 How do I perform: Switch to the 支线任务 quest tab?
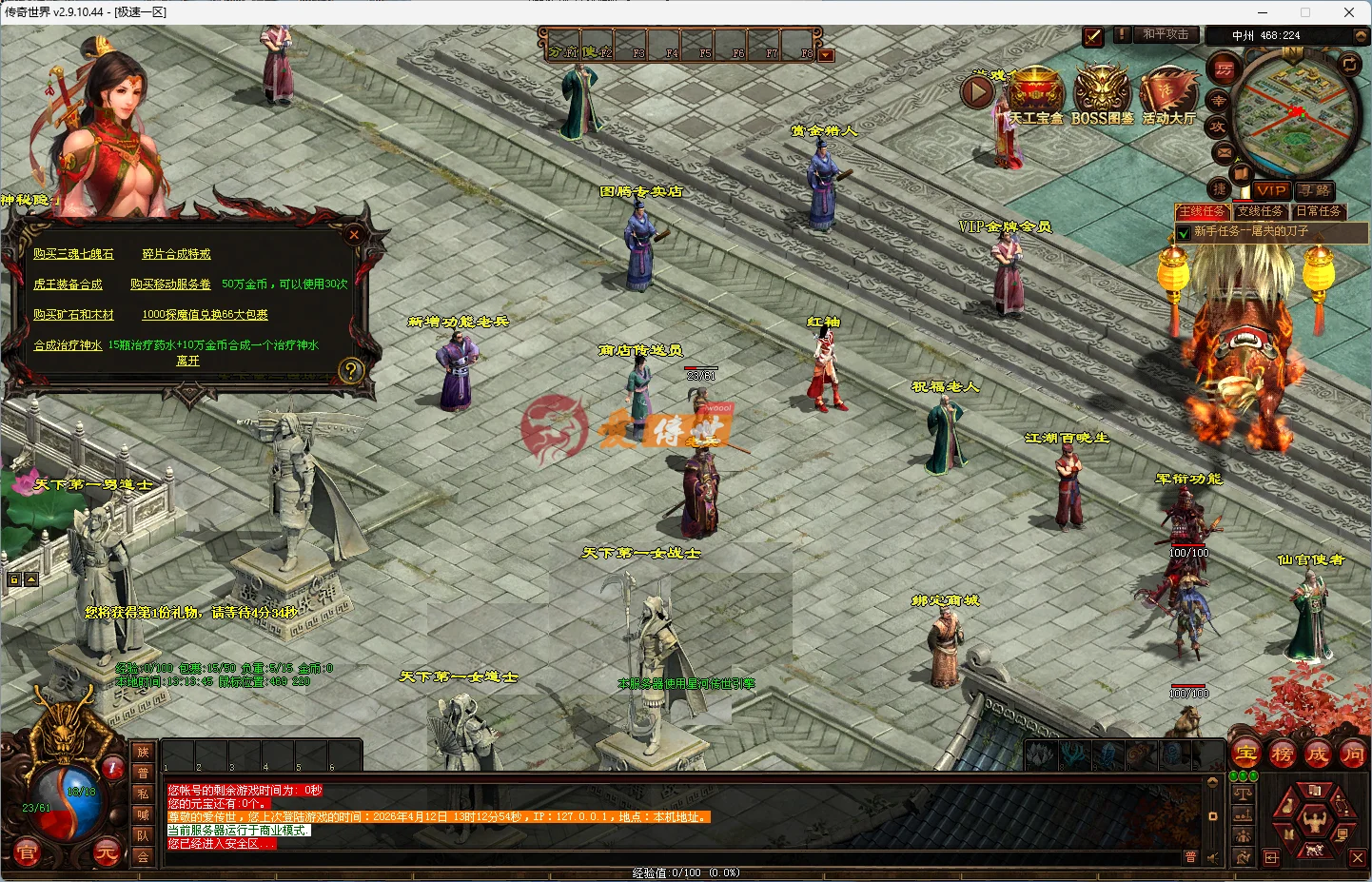pyautogui.click(x=1260, y=210)
